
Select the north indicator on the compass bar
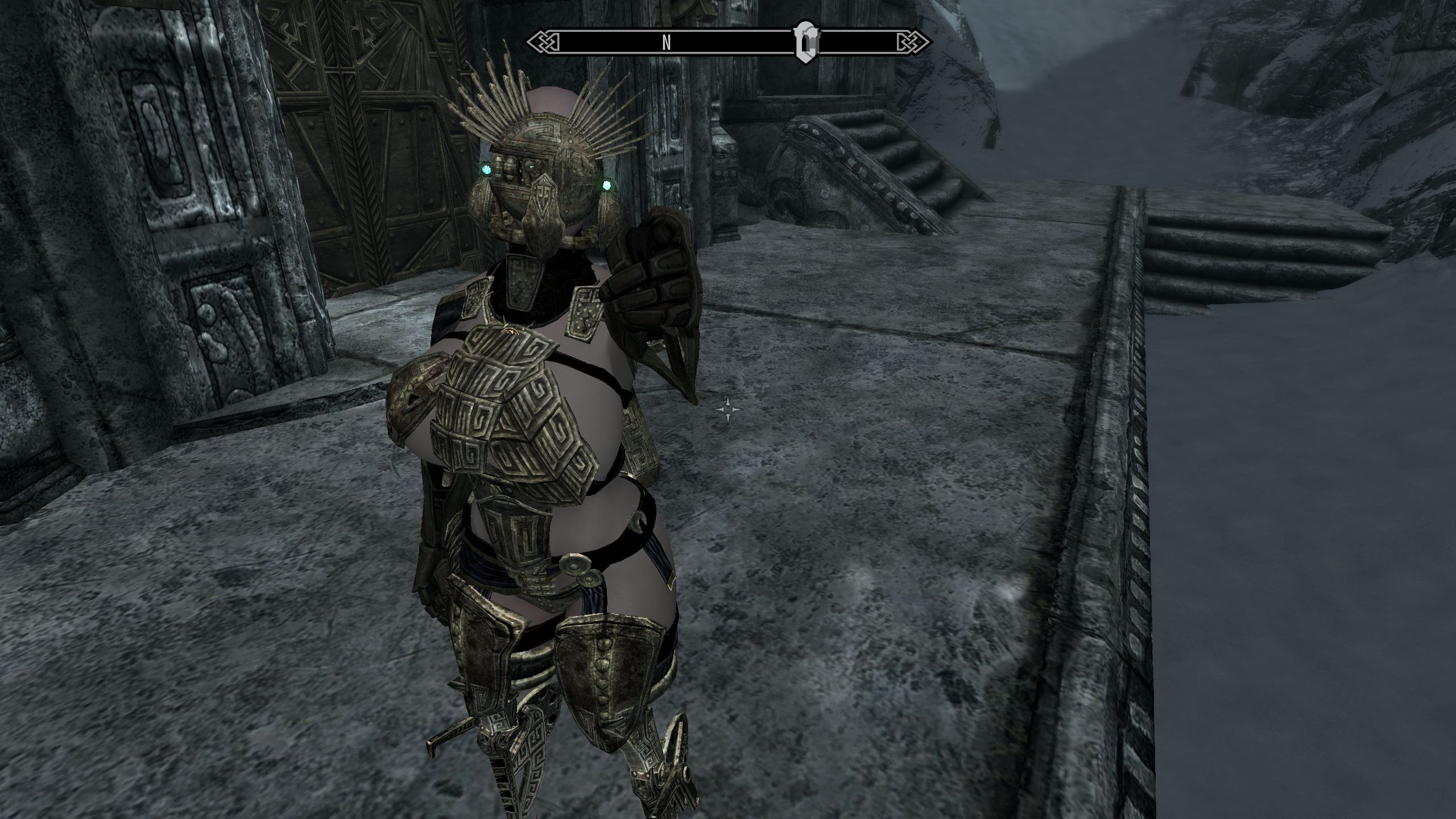tap(667, 42)
